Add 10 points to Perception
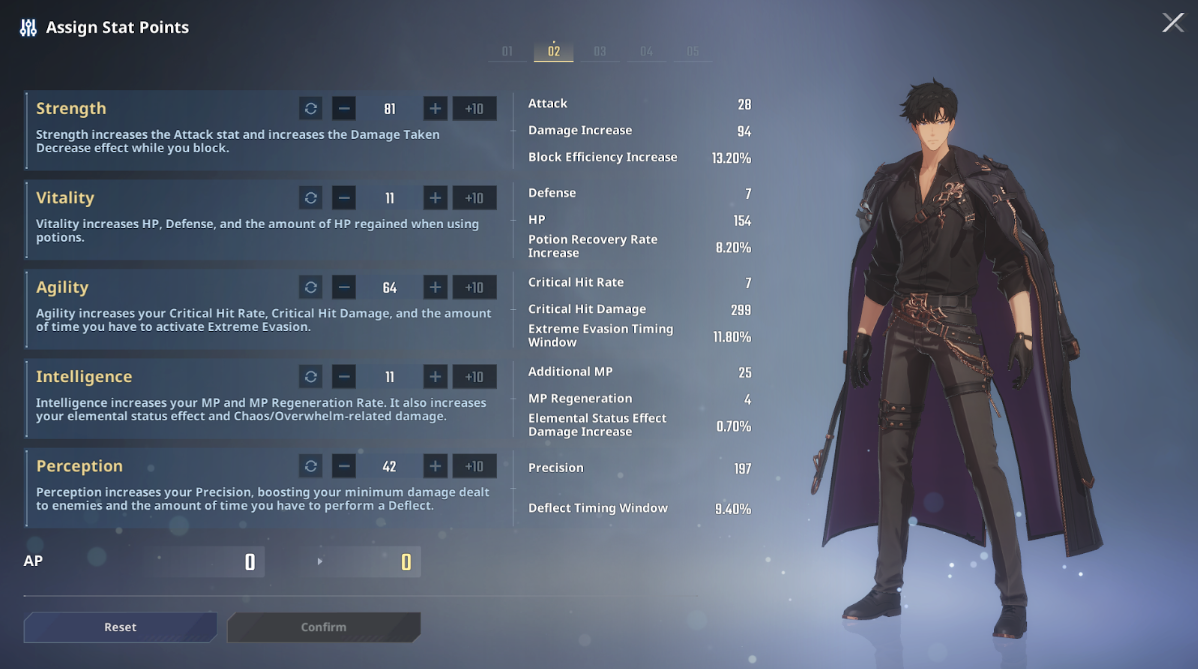1198x669 pixels. click(x=474, y=467)
